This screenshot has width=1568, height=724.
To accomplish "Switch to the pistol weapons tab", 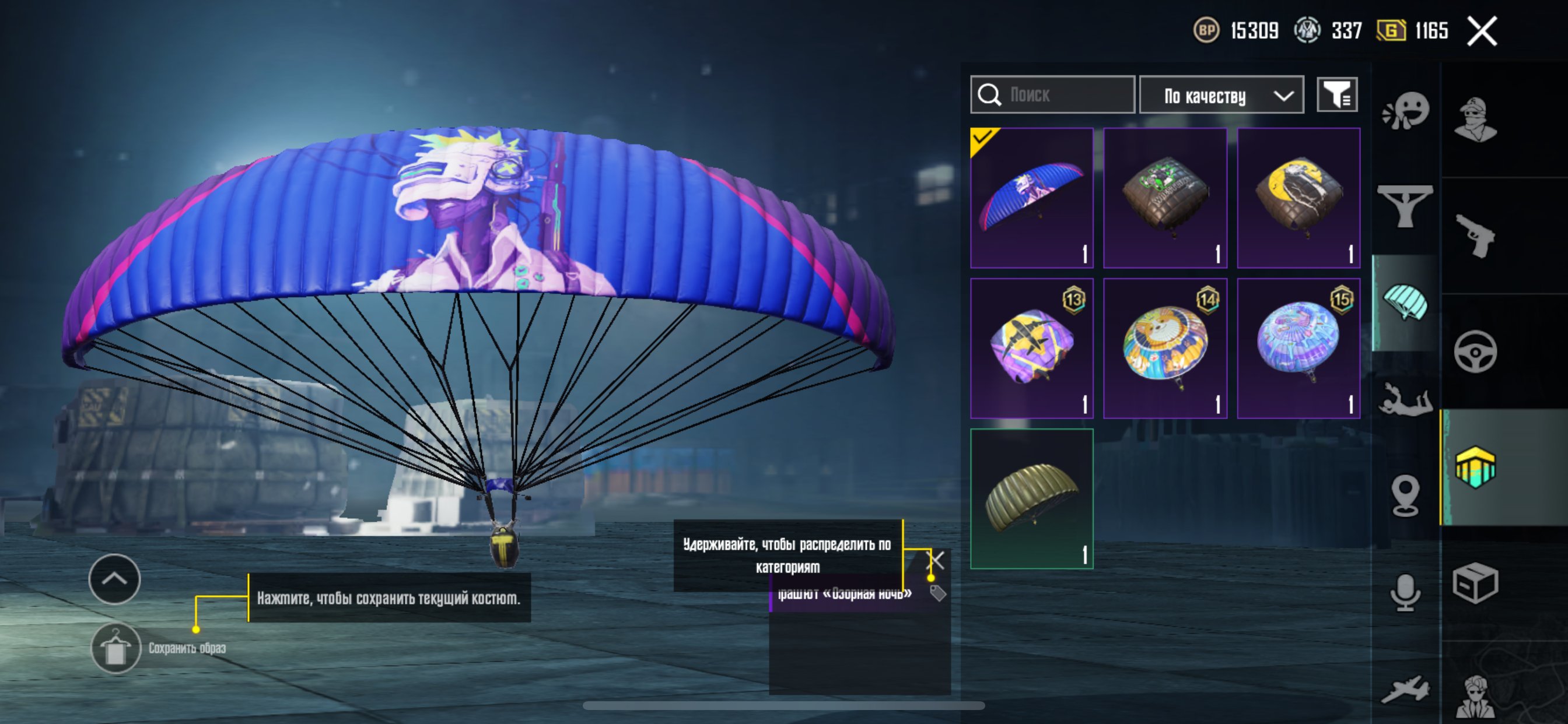I will coord(1475,236).
